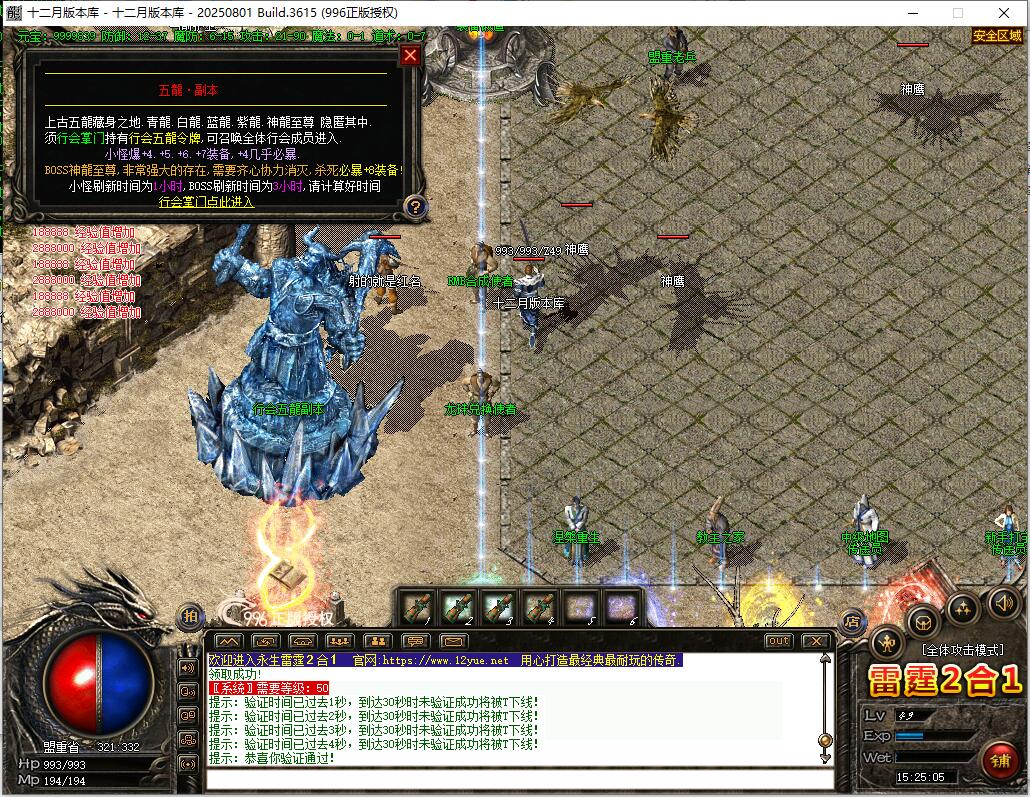Click the 安全区域 label in the corner
1030x797 pixels.
(x=998, y=36)
